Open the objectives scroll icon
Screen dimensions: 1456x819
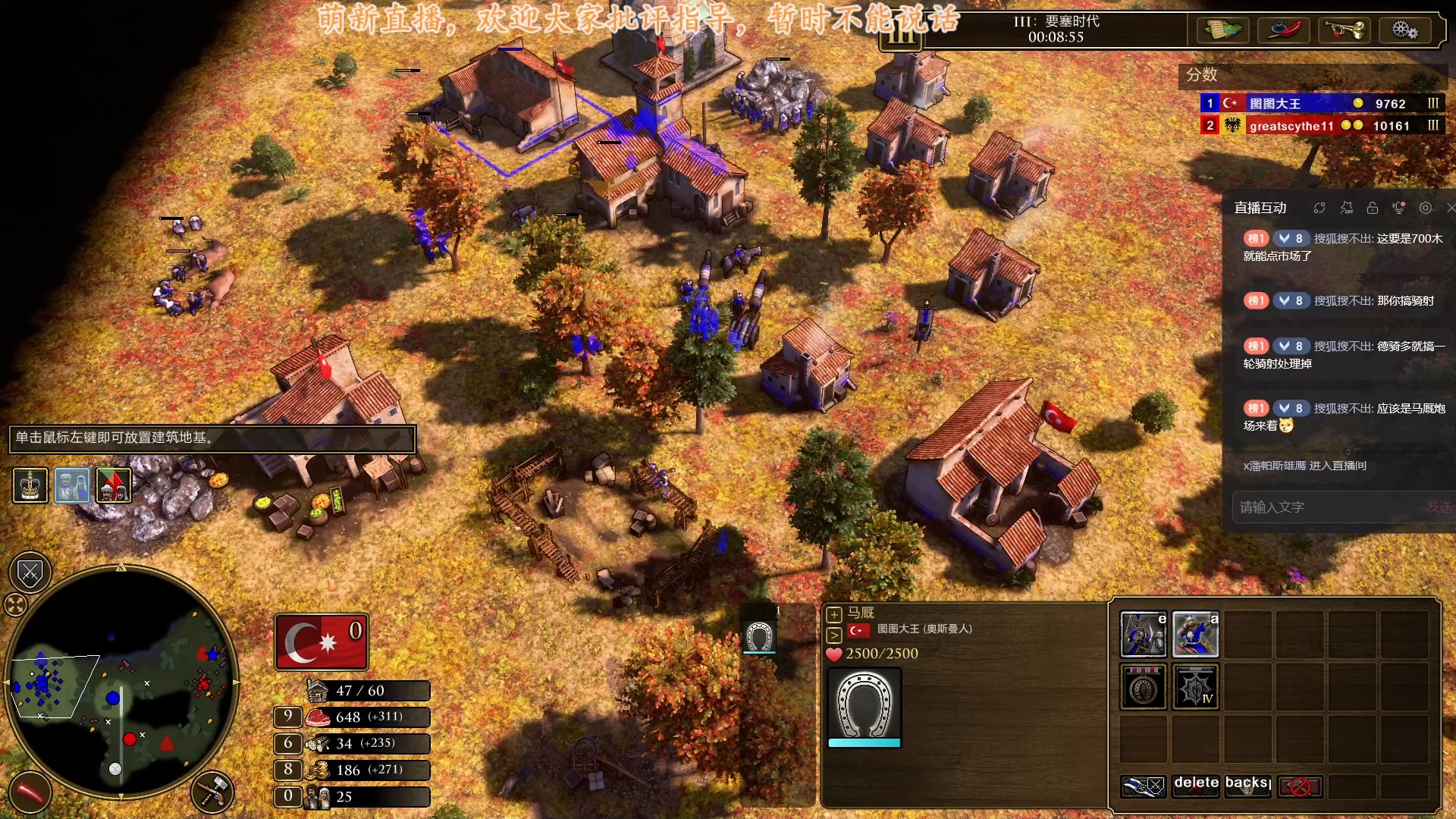click(1224, 30)
